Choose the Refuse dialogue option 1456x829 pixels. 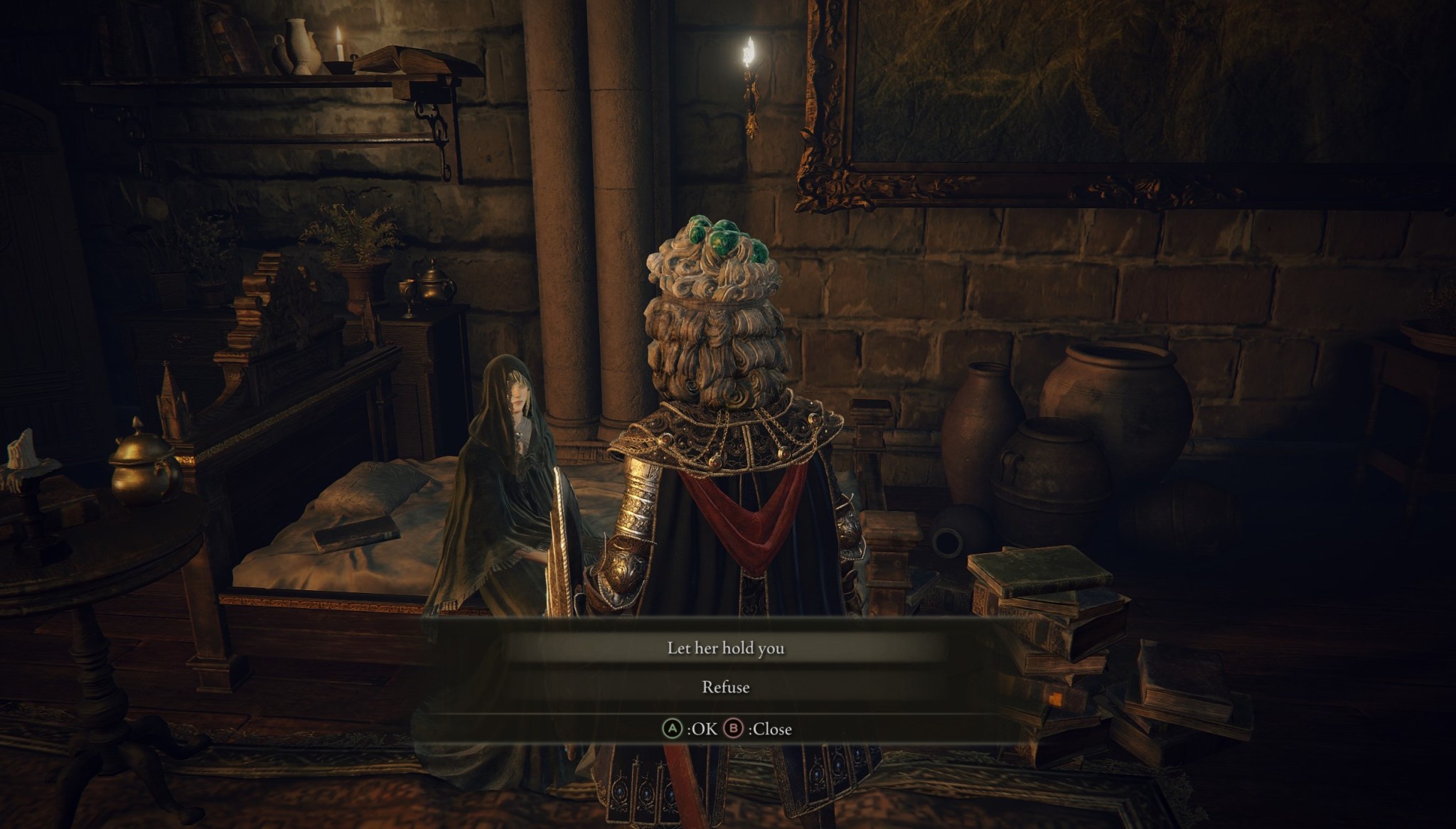tap(727, 688)
